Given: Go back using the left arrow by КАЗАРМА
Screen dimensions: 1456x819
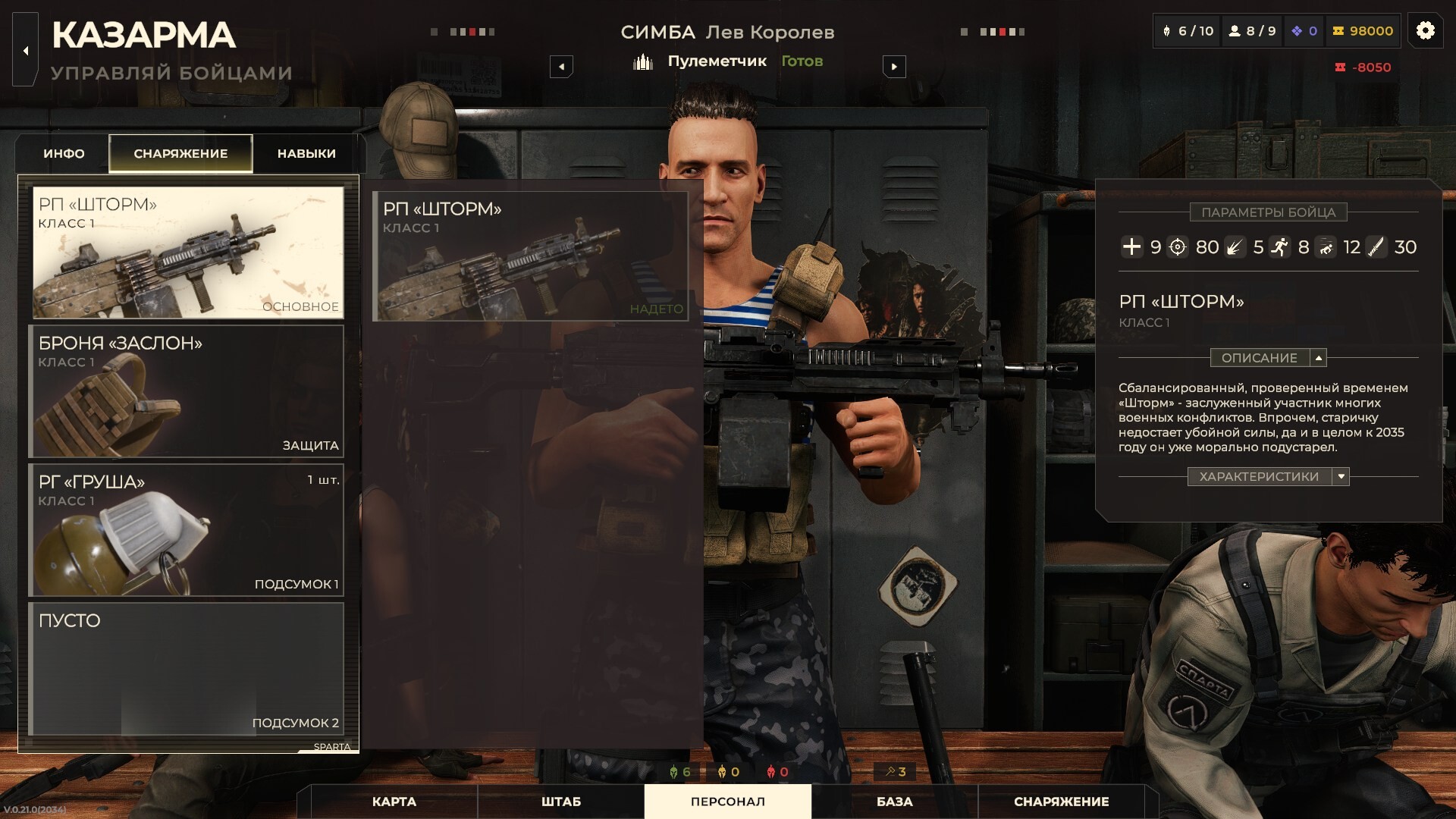Looking at the screenshot, I should 26,52.
